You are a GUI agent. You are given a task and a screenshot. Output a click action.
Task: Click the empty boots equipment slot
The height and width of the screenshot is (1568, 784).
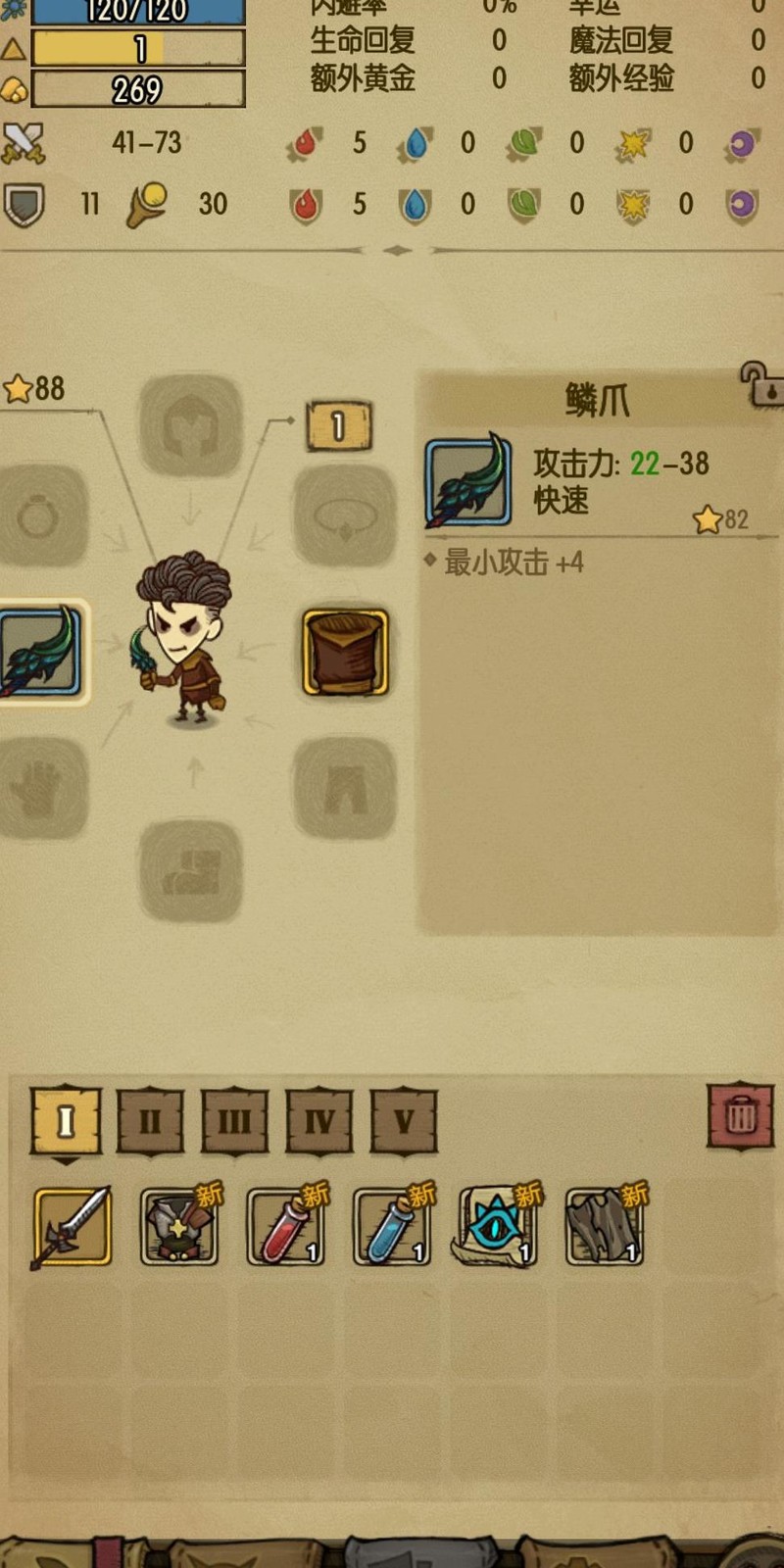point(190,870)
